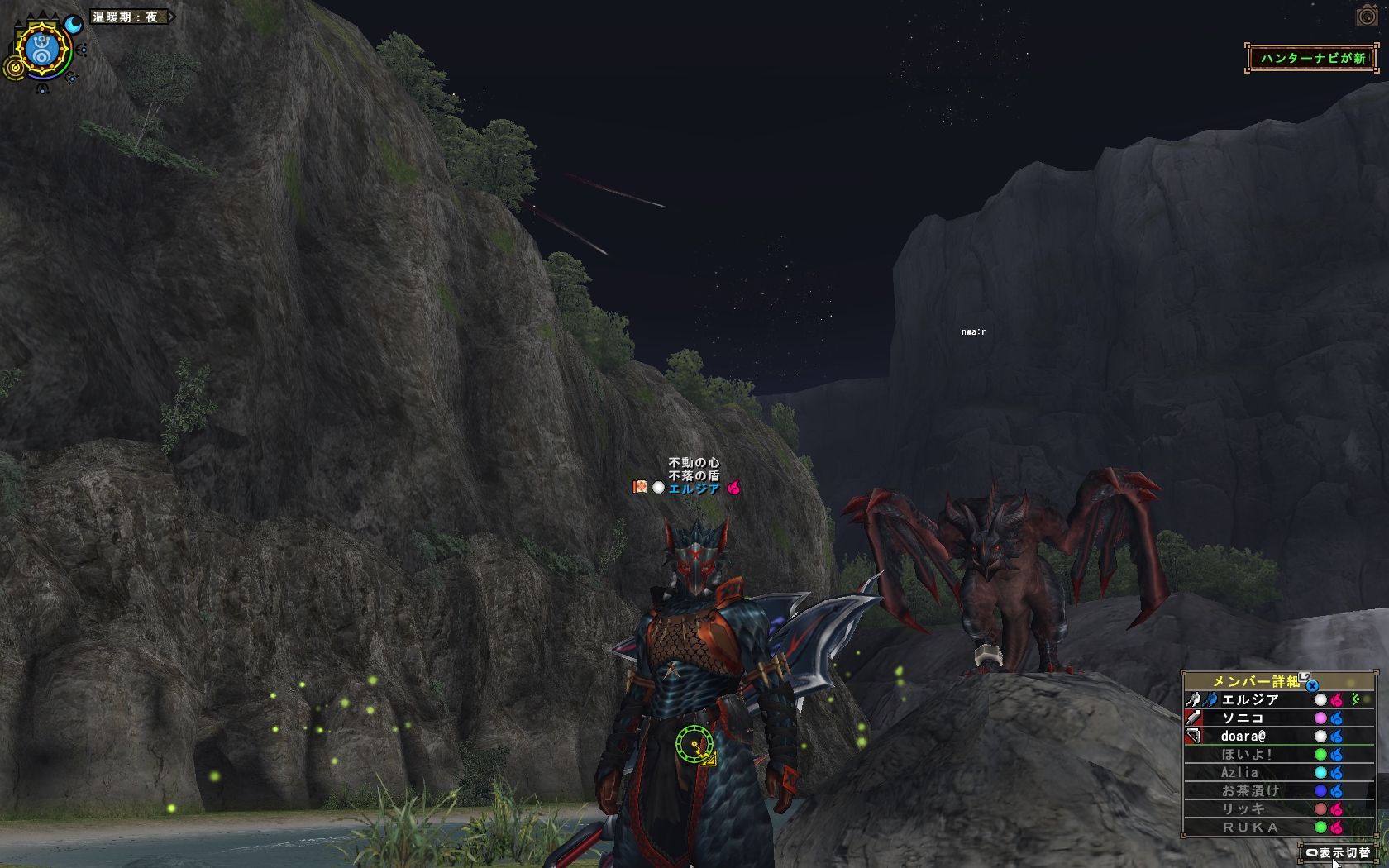This screenshot has height=868, width=1389.
Task: Click the お茶漬け member entry
Action: pos(1249,791)
